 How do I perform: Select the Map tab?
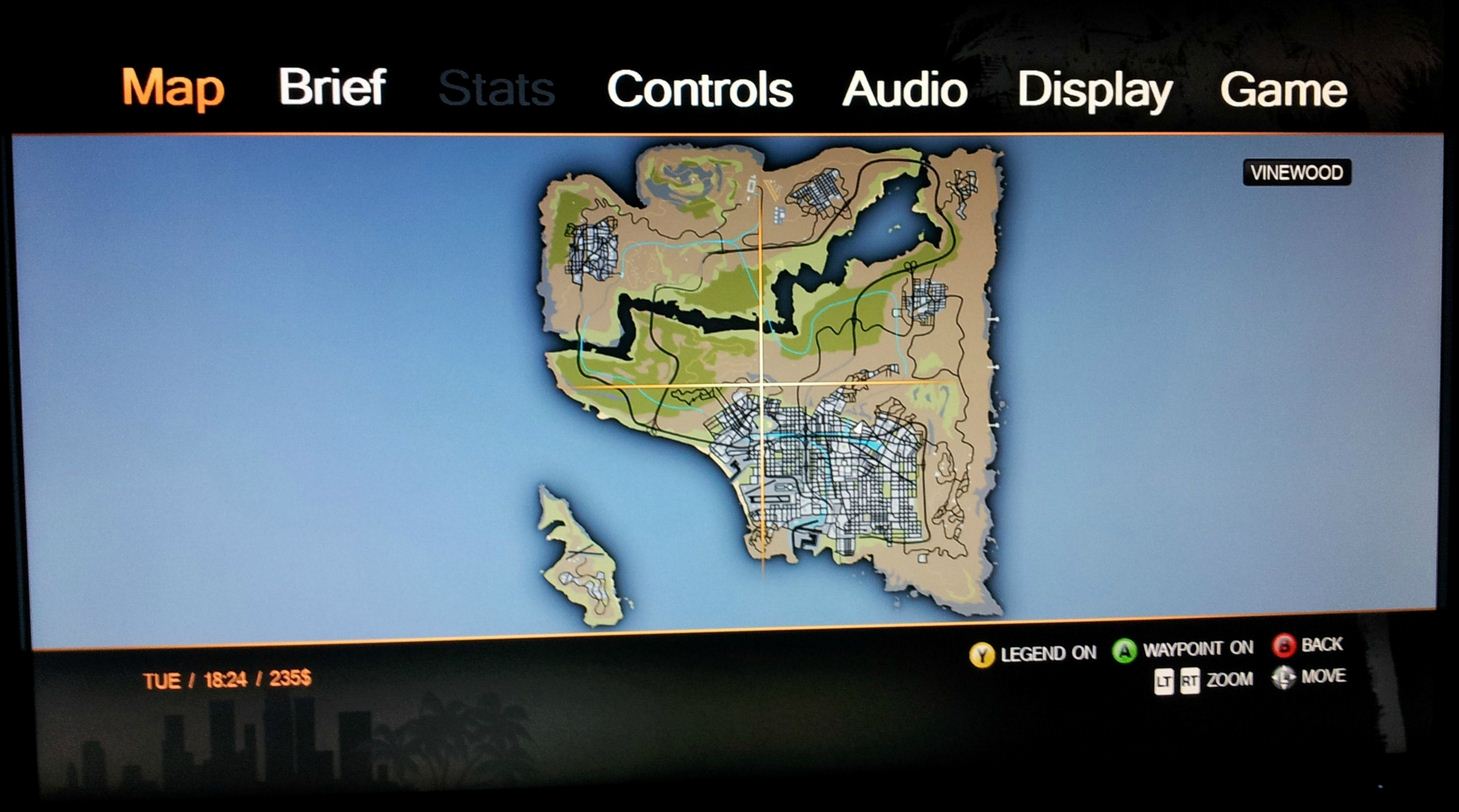tap(172, 88)
